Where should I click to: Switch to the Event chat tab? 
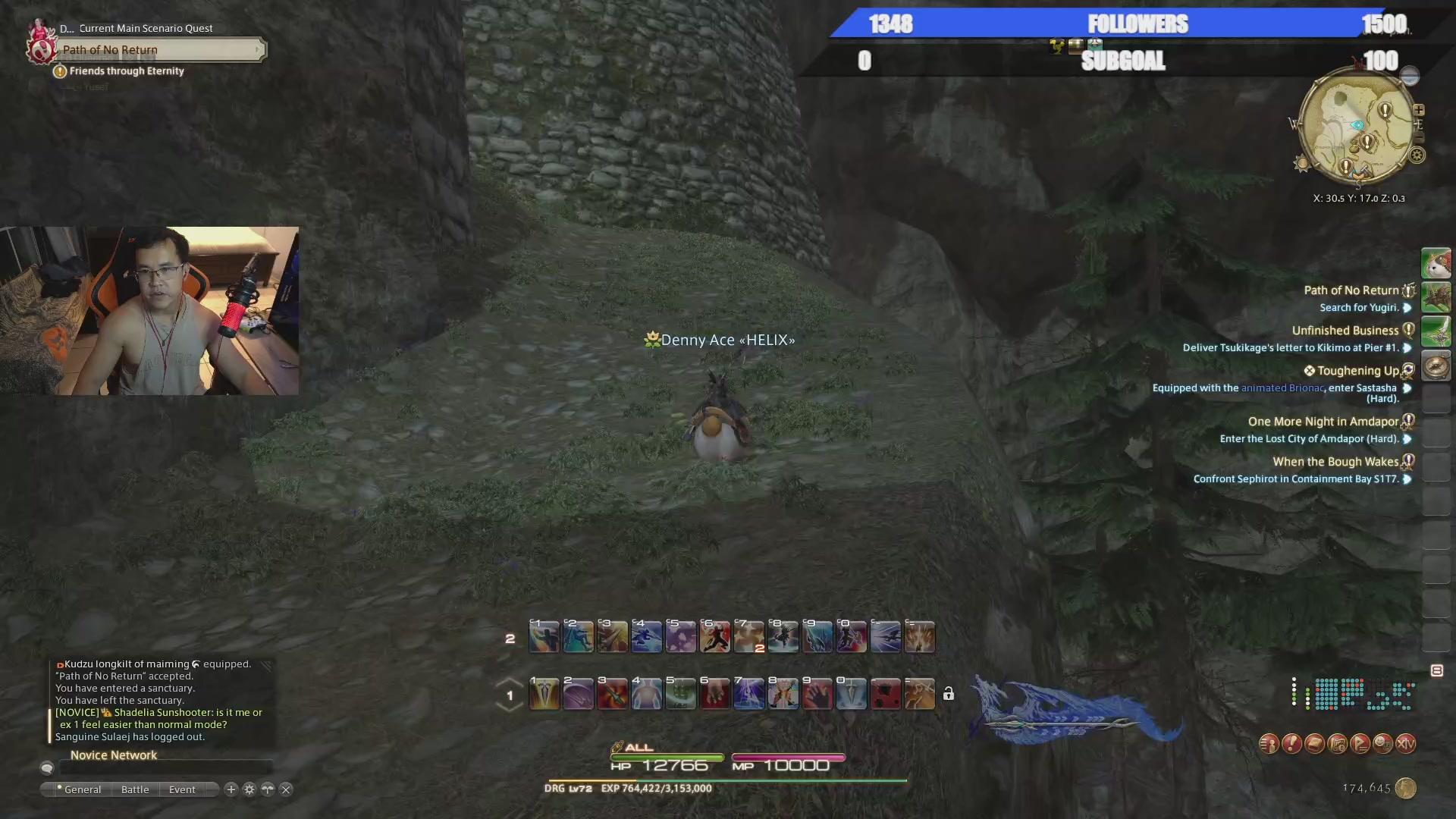[181, 789]
